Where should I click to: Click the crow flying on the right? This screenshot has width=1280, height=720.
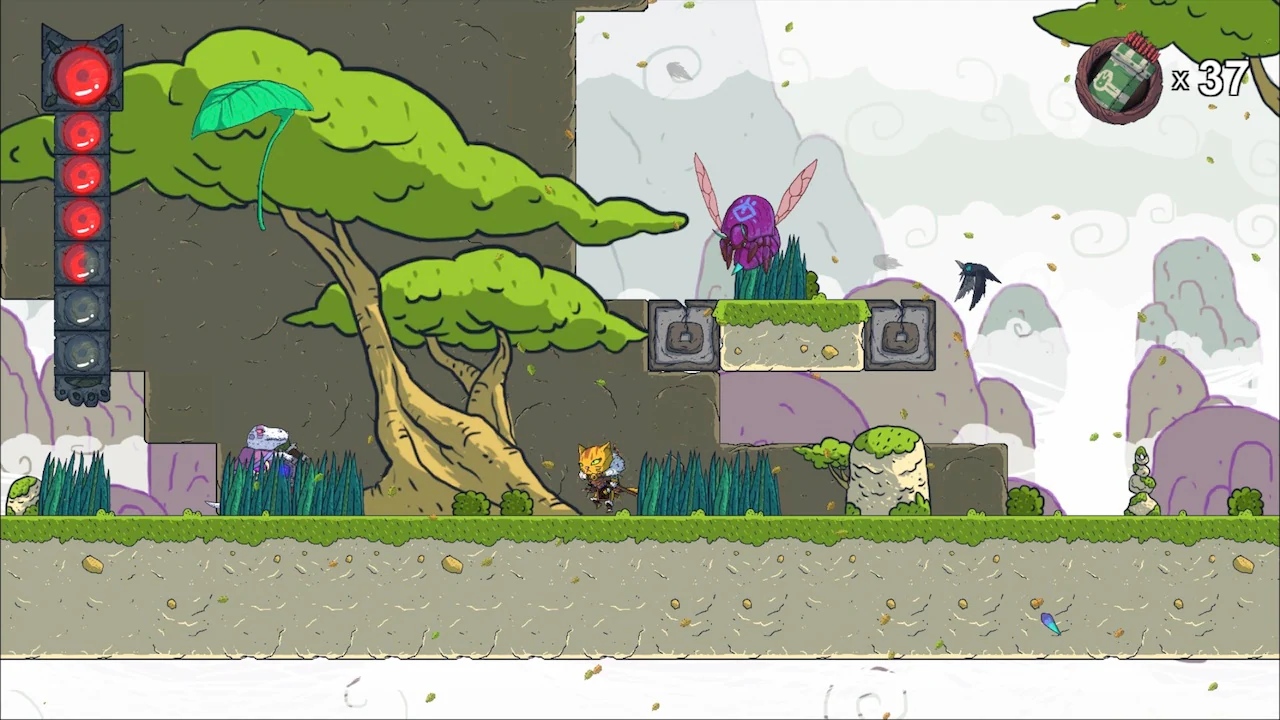(x=973, y=280)
